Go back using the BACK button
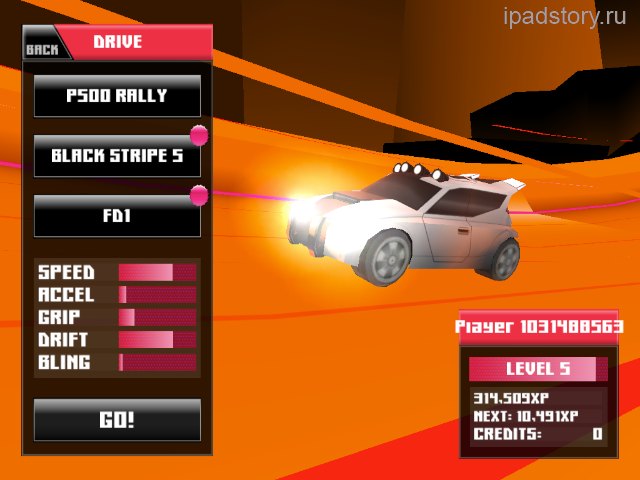Image resolution: width=640 pixels, height=480 pixels. pyautogui.click(x=42, y=48)
